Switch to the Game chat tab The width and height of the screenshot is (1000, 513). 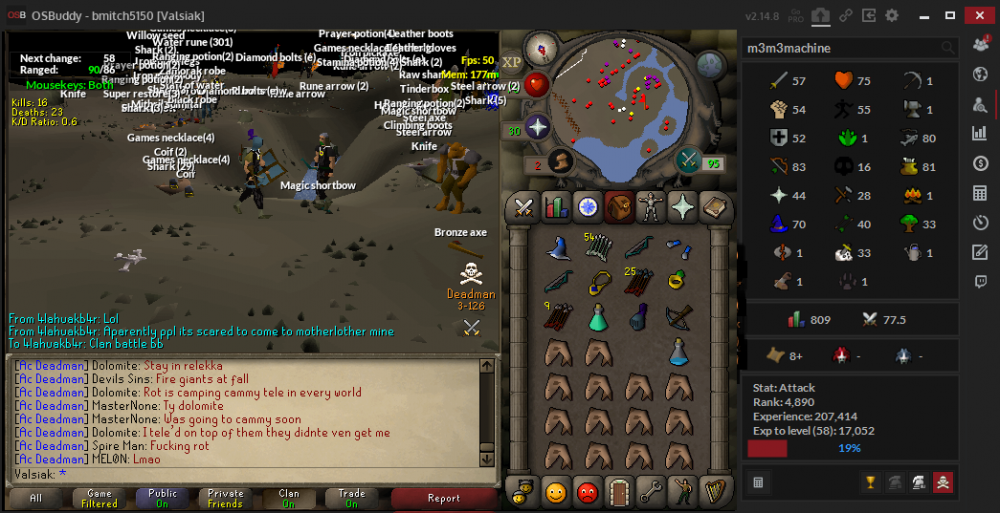coord(99,497)
